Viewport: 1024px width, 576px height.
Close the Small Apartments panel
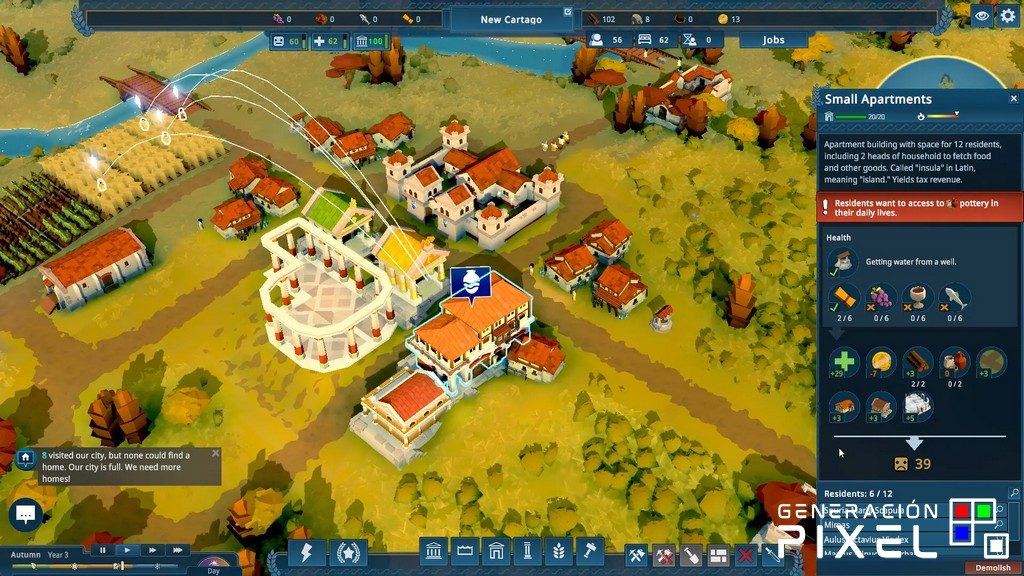click(1013, 99)
